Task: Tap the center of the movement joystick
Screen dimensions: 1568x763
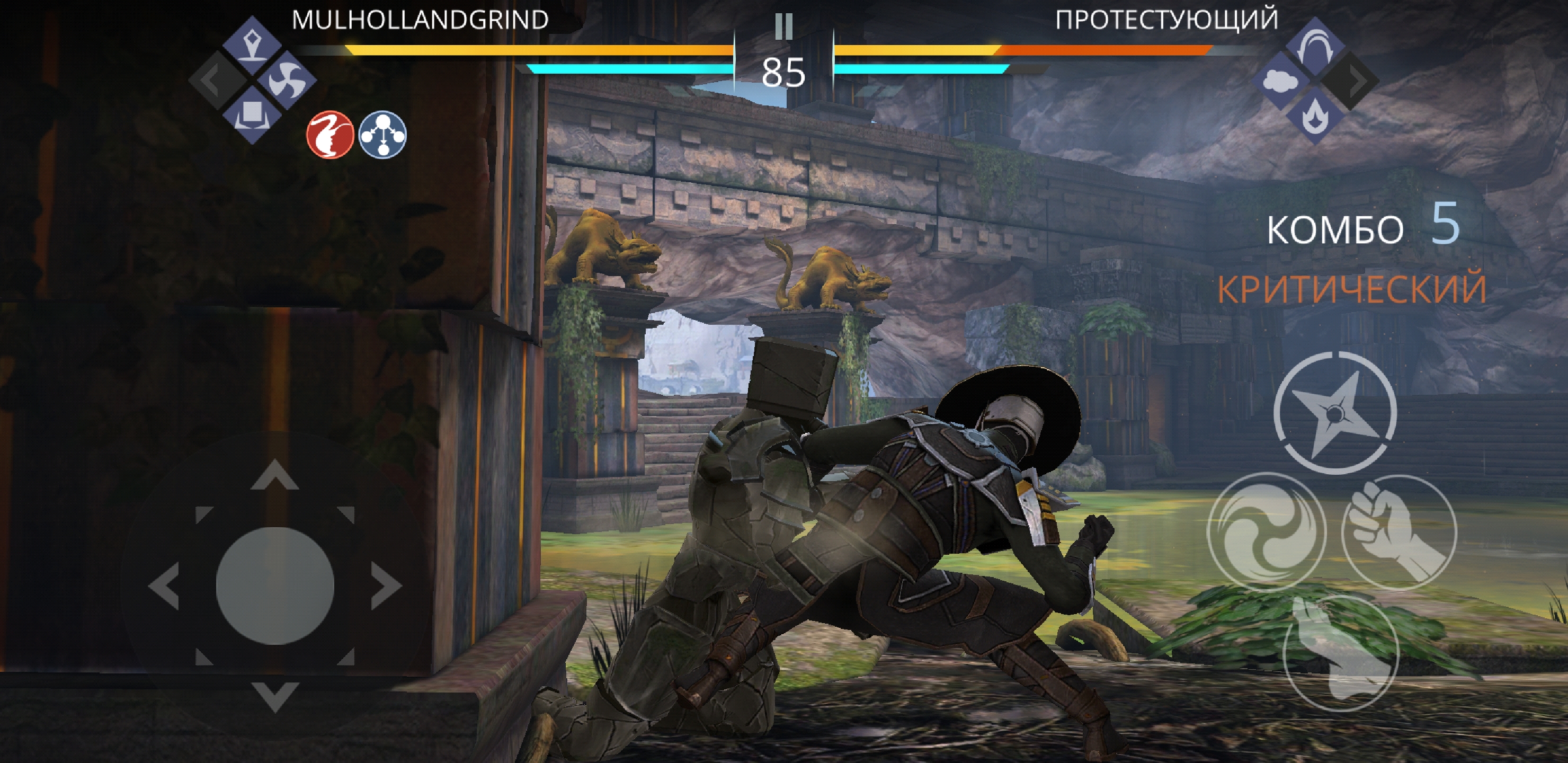Action: click(275, 586)
